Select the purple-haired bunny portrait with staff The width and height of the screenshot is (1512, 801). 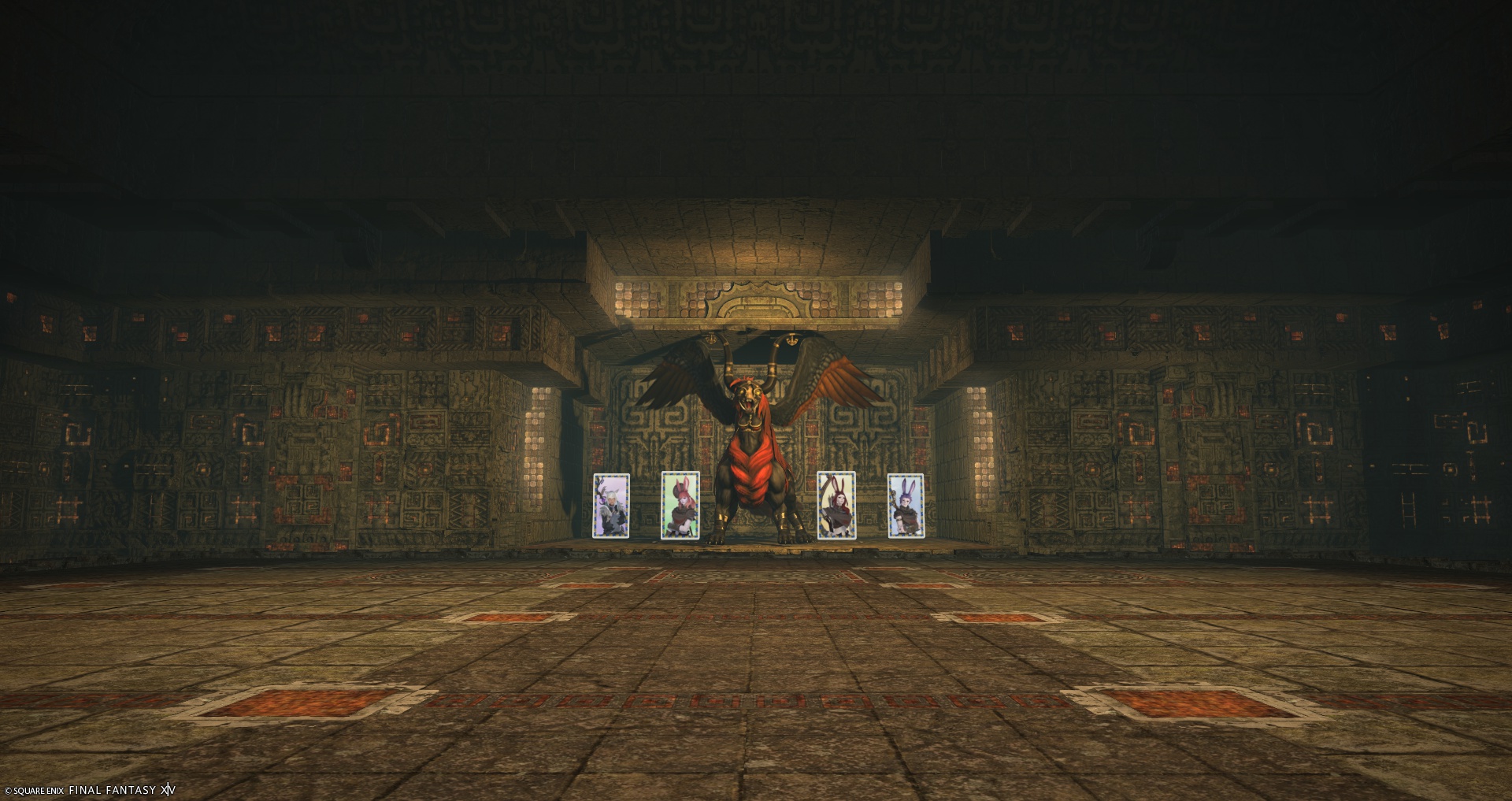pyautogui.click(x=906, y=506)
